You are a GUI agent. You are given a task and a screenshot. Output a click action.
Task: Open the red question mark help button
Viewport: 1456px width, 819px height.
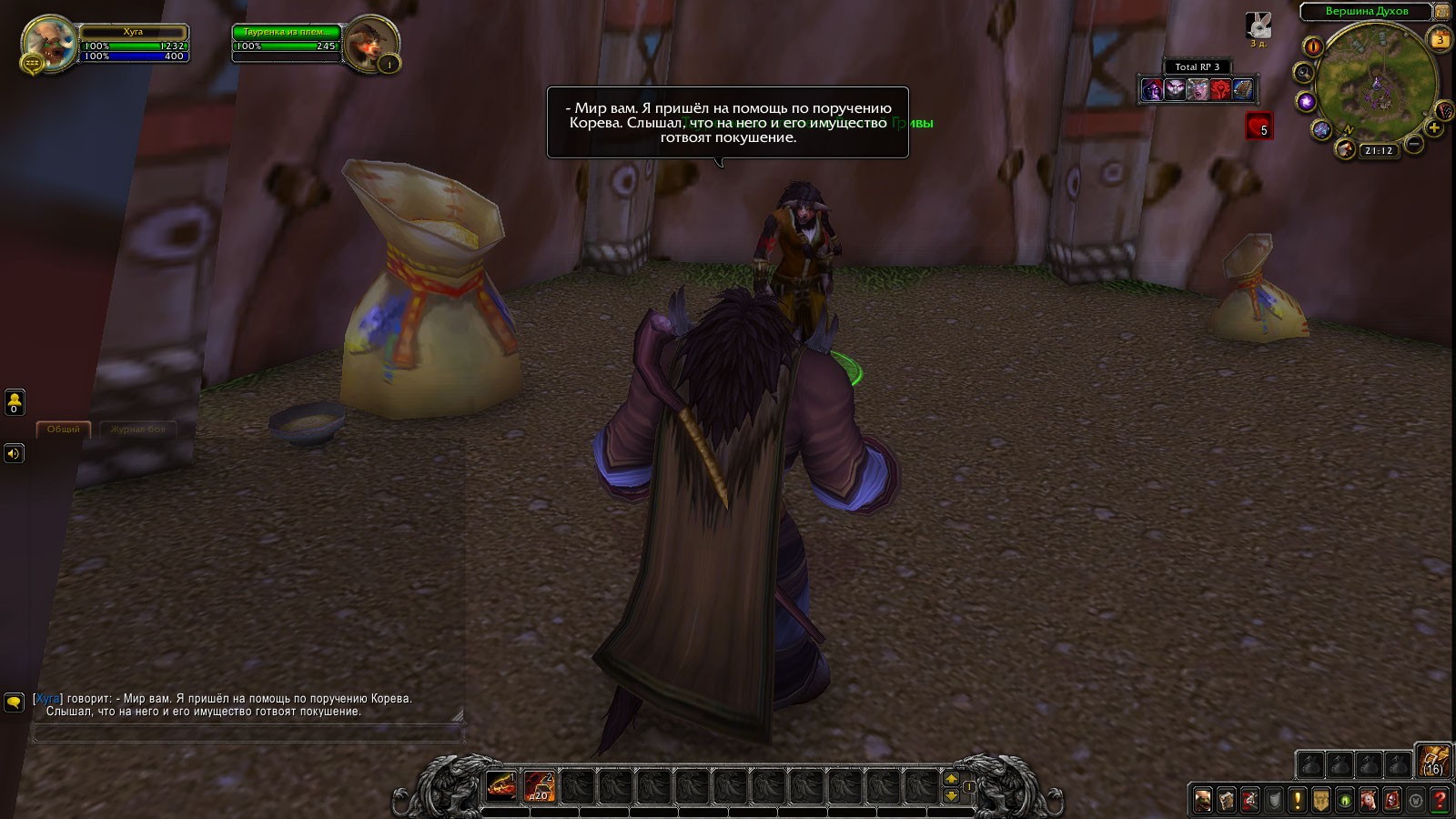tap(1440, 800)
